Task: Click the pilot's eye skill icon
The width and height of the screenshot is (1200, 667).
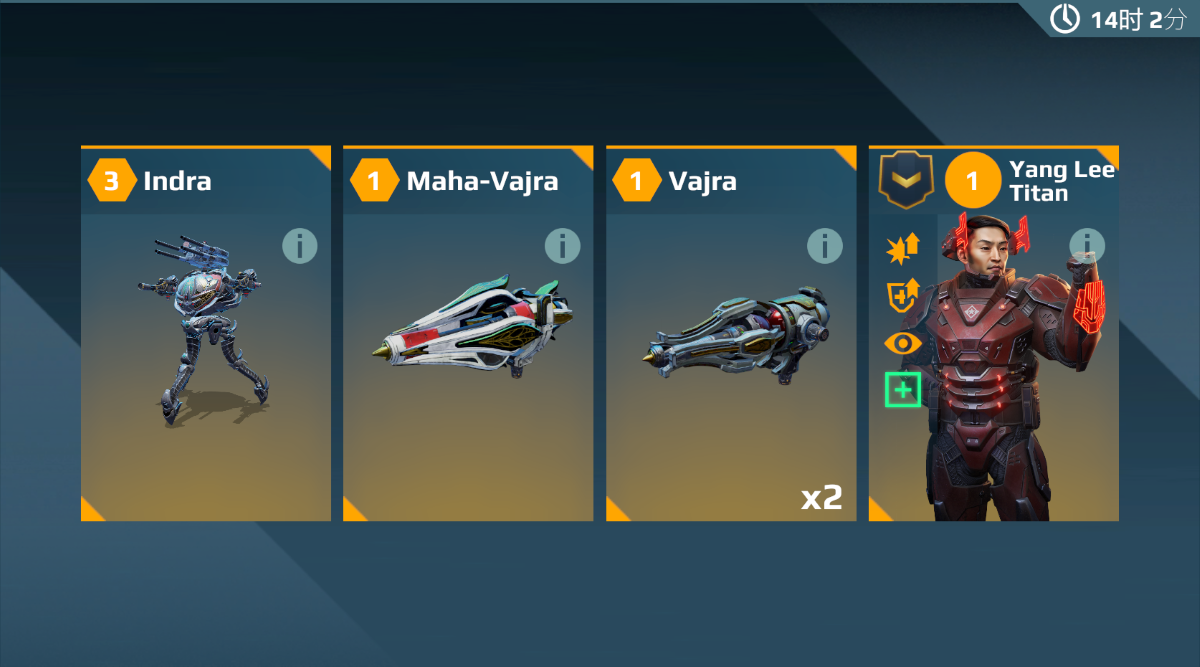Action: click(902, 343)
